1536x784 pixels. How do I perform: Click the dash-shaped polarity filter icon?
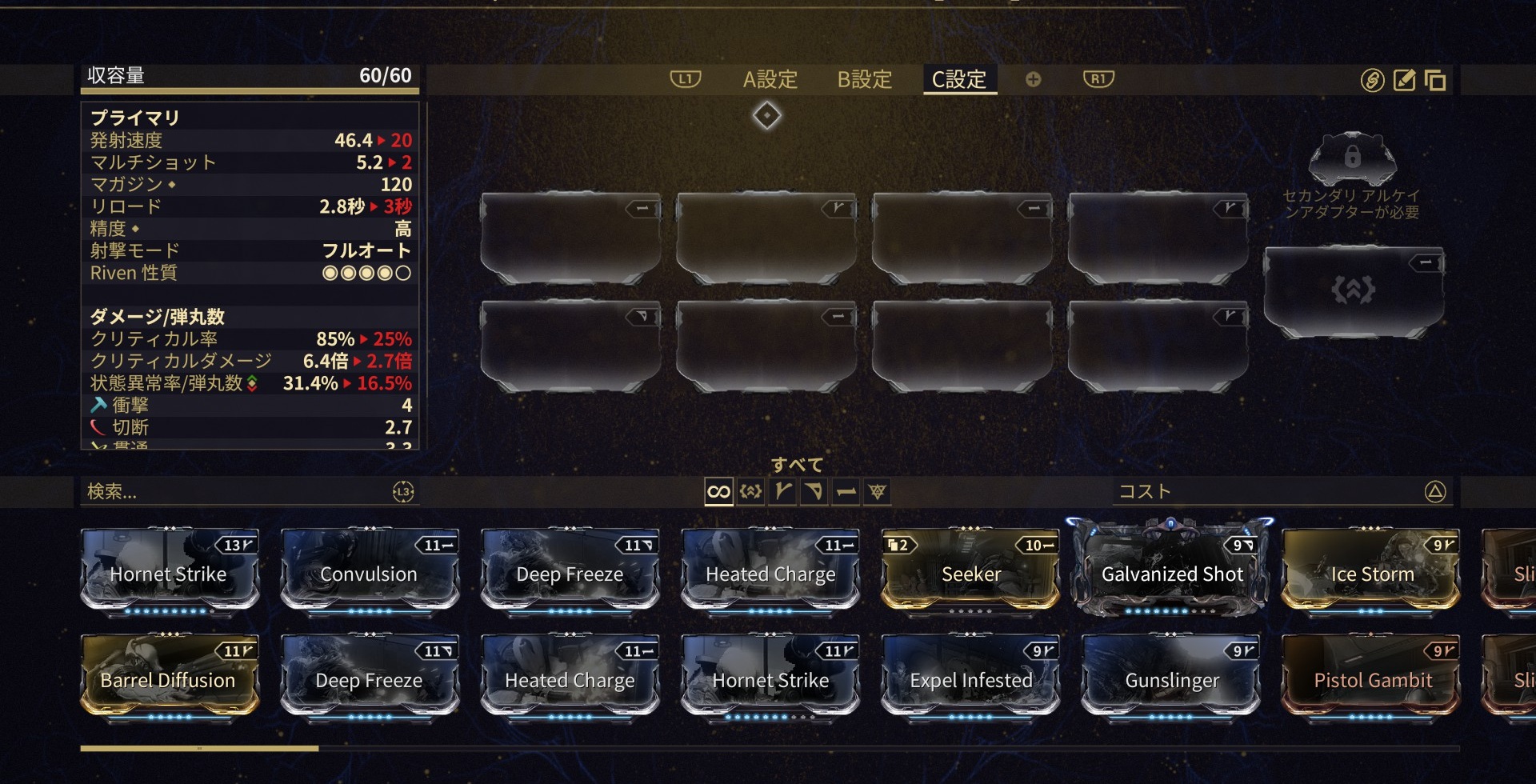point(846,493)
